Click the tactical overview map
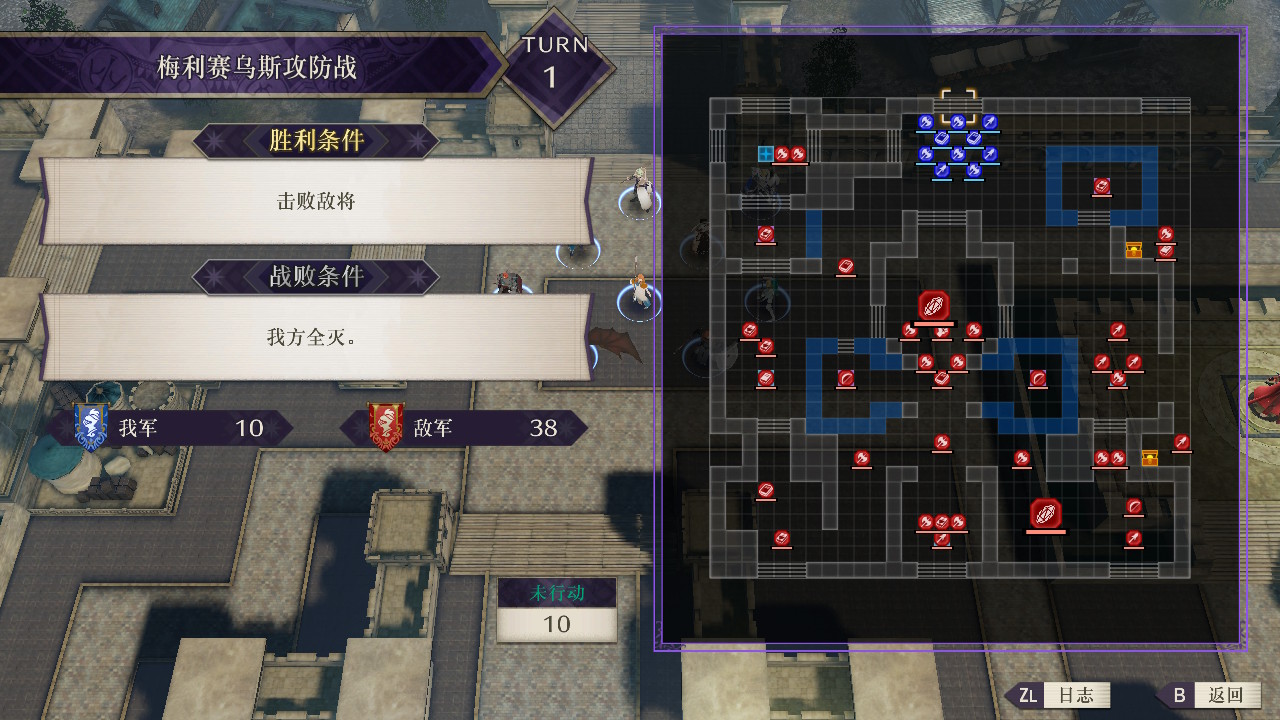 tap(950, 338)
